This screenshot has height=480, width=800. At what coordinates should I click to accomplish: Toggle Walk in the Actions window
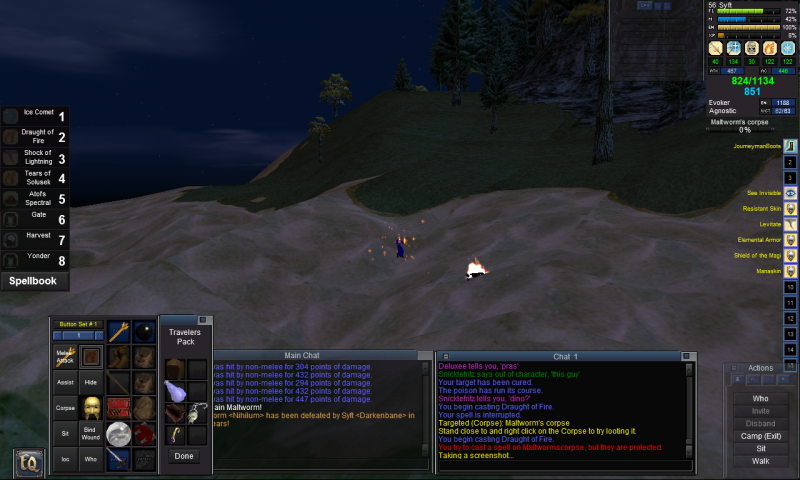pos(761,461)
